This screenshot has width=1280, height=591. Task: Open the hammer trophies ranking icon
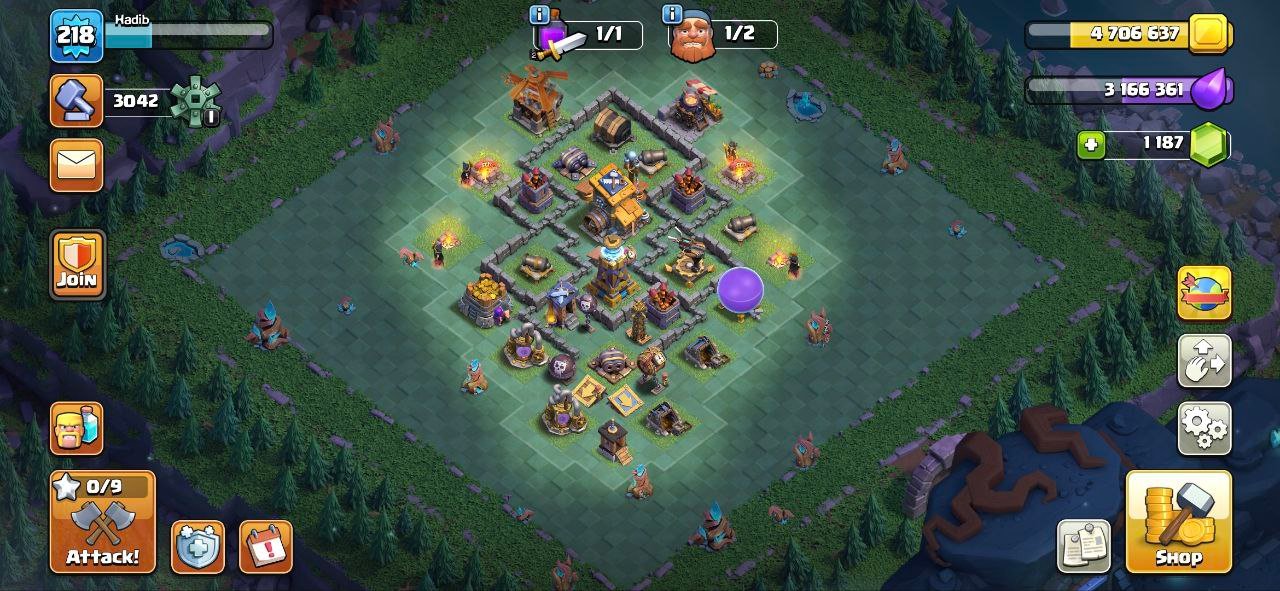pos(77,101)
